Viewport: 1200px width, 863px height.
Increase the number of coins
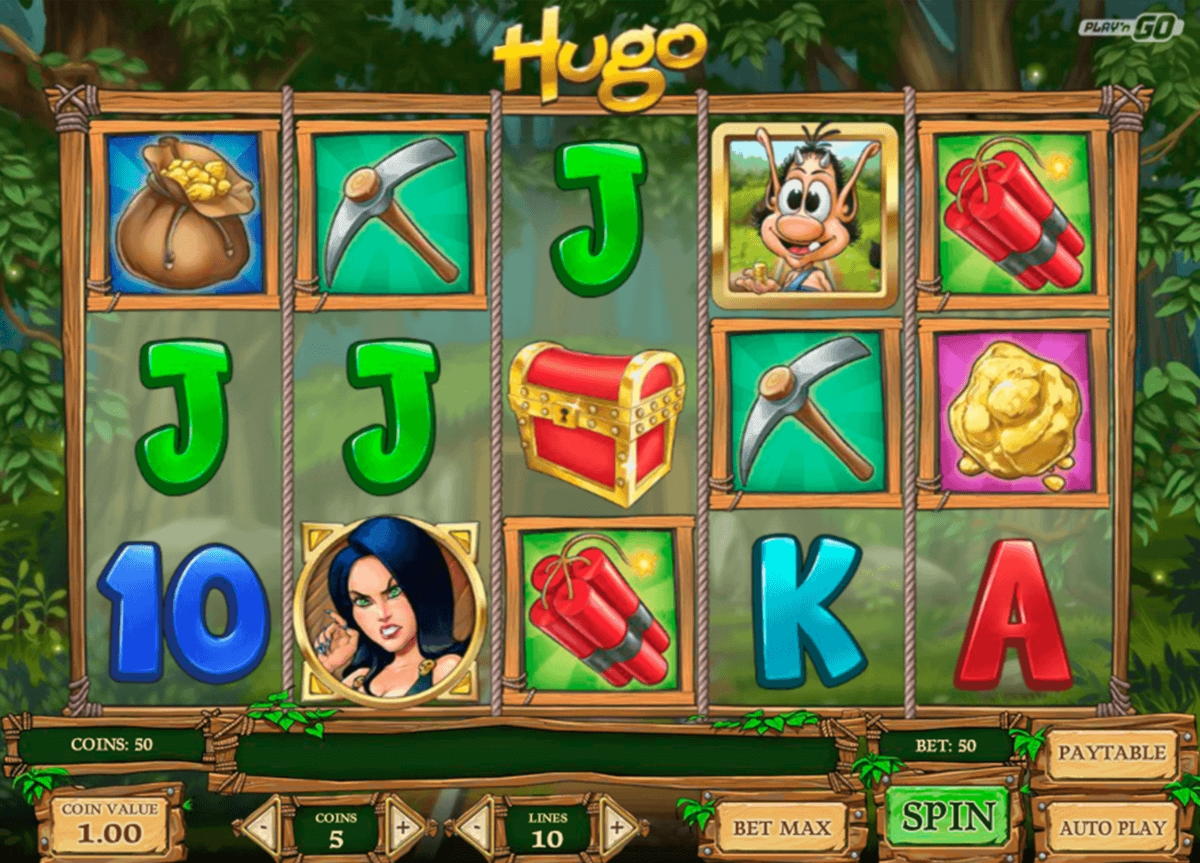[x=404, y=827]
